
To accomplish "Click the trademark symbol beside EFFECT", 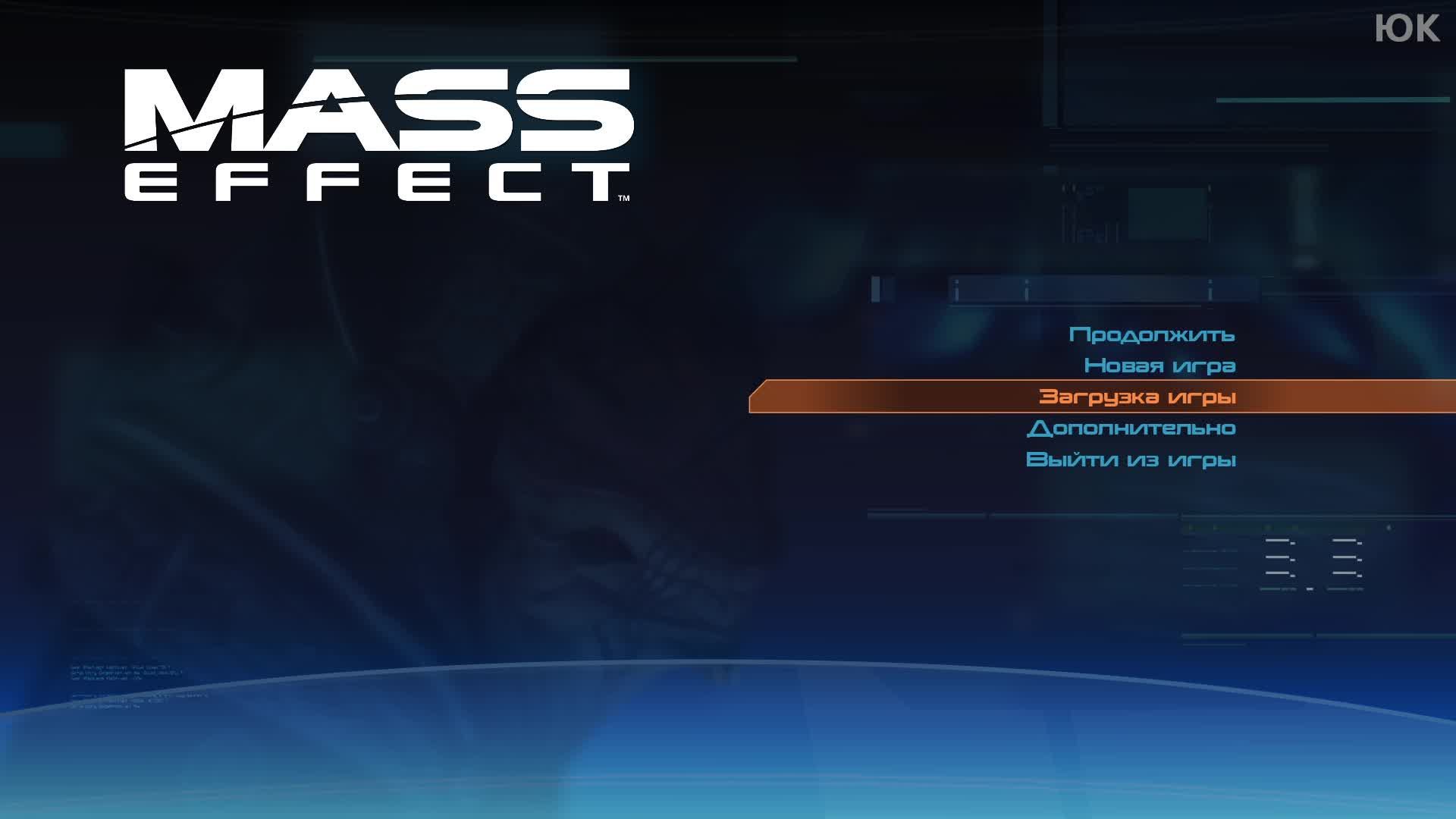I will tap(624, 196).
